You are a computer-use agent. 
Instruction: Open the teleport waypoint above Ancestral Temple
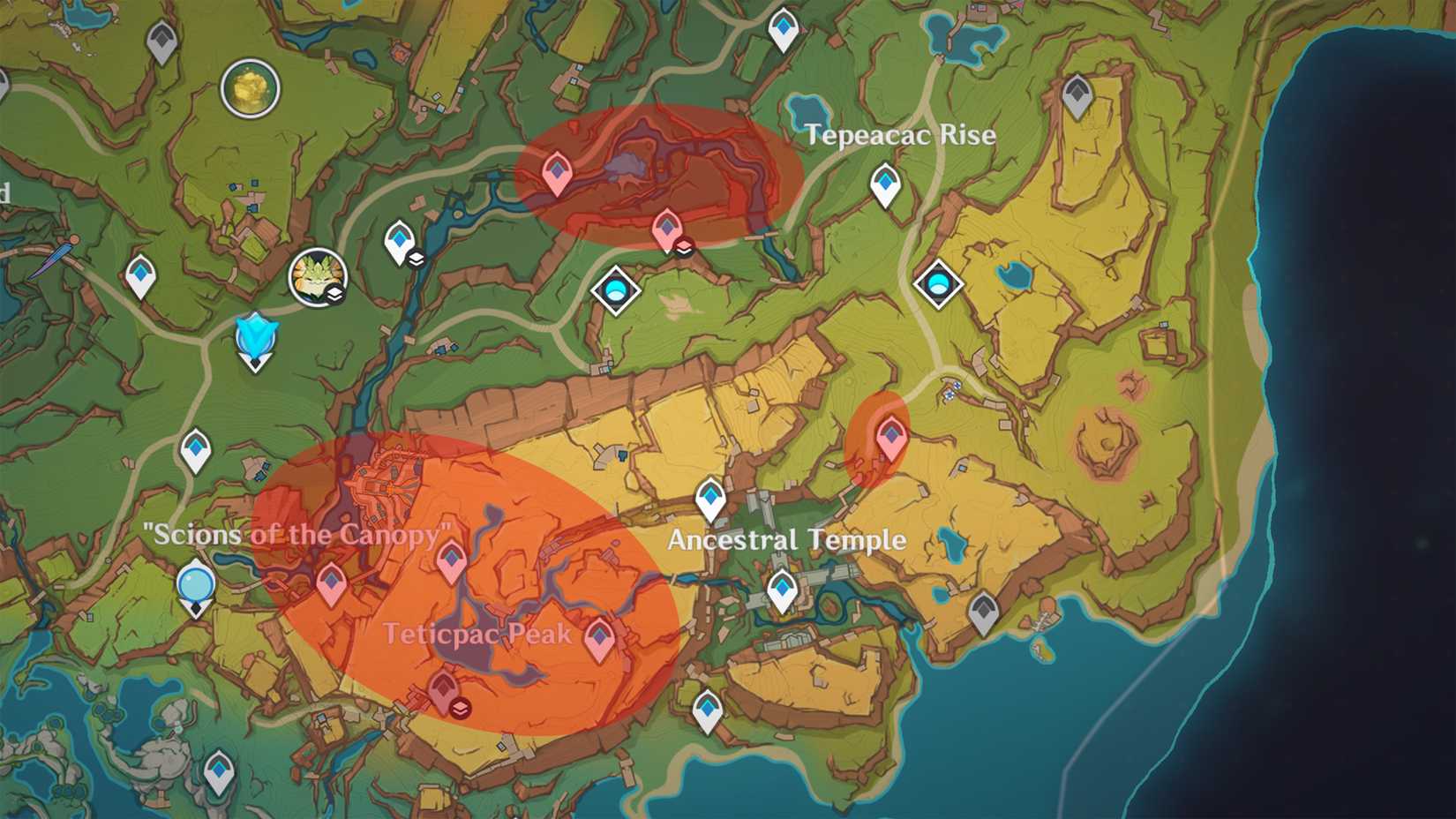click(707, 499)
